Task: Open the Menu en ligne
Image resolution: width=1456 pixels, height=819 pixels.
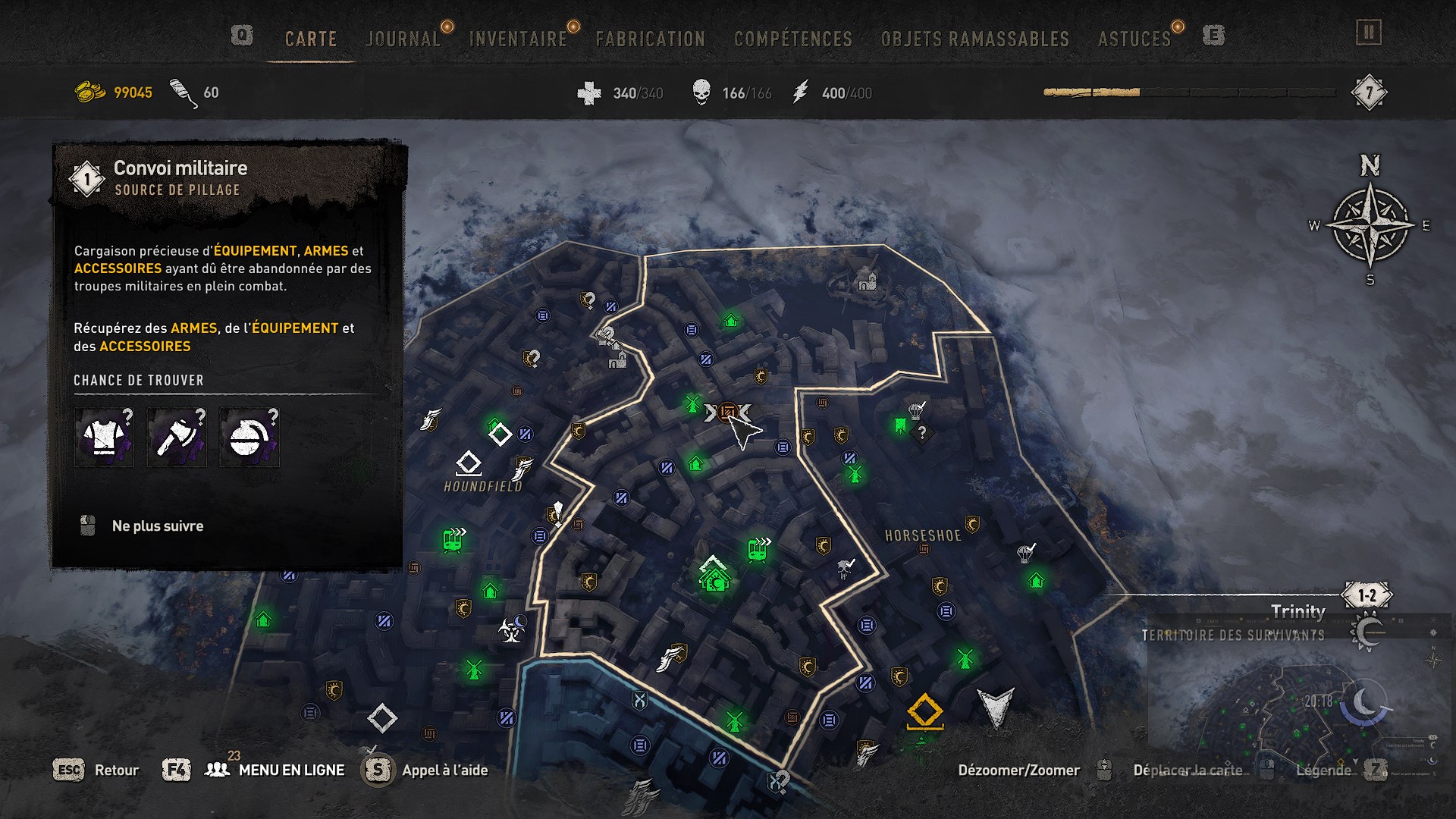Action: (291, 770)
